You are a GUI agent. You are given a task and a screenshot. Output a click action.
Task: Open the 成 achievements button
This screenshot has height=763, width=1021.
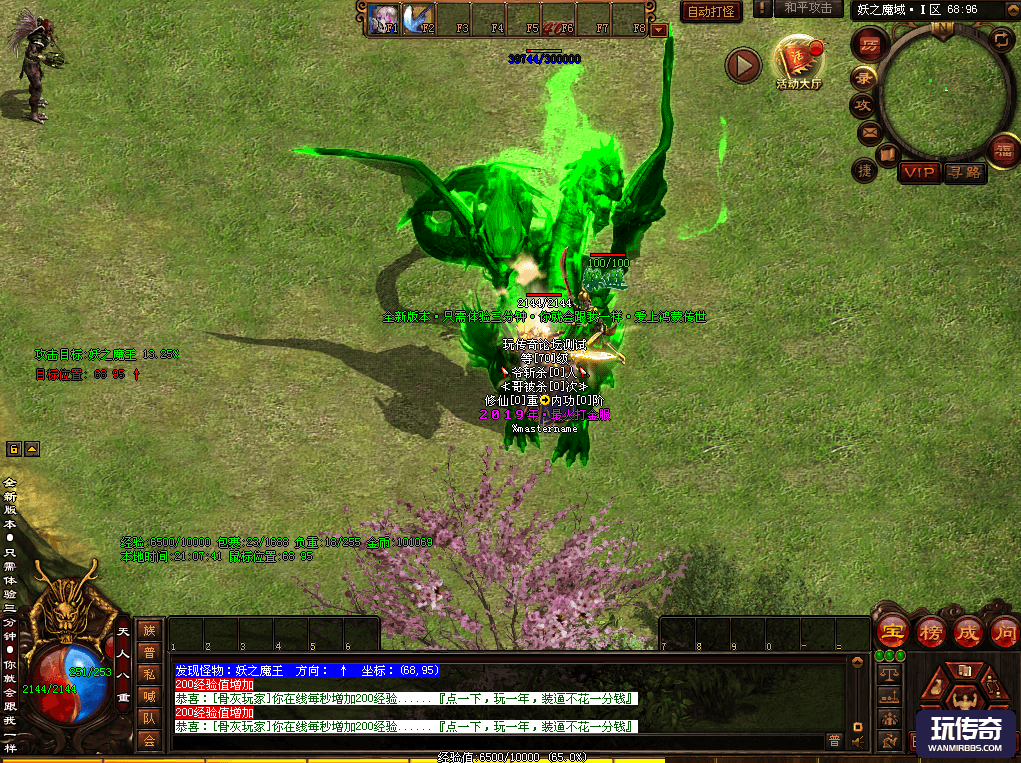click(x=967, y=632)
